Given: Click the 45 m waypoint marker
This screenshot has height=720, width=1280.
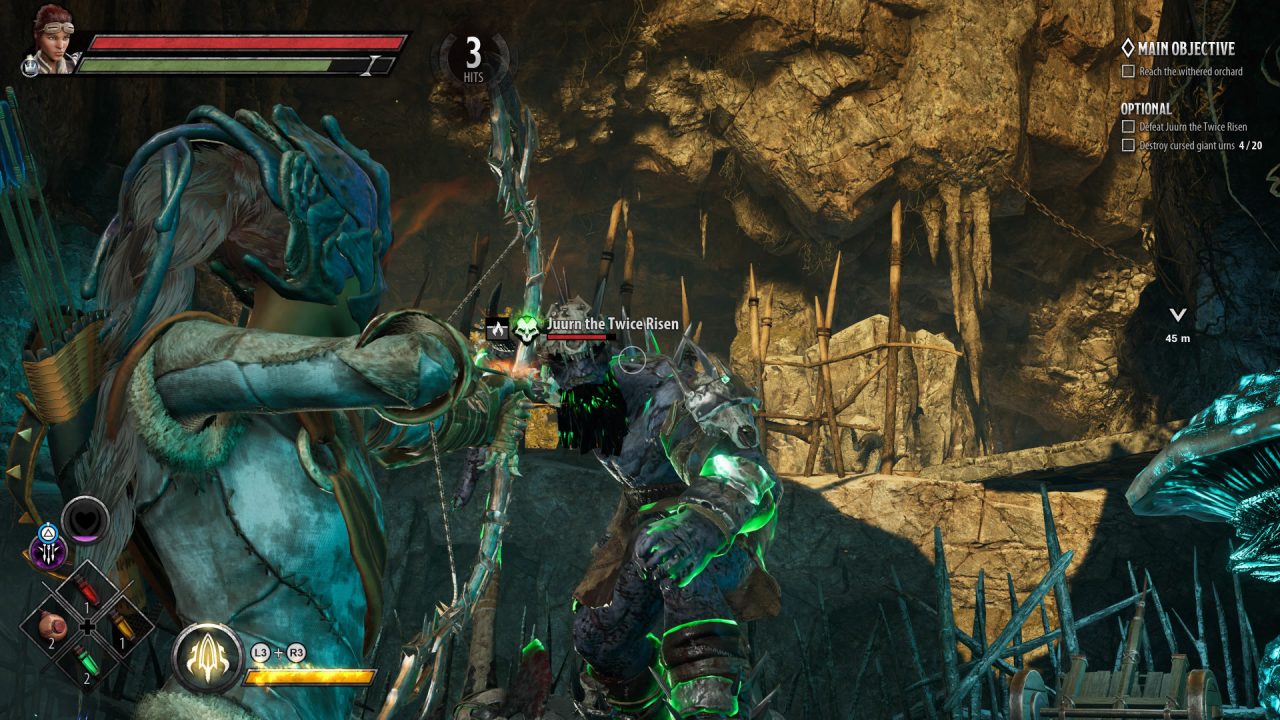Looking at the screenshot, I should 1177,324.
